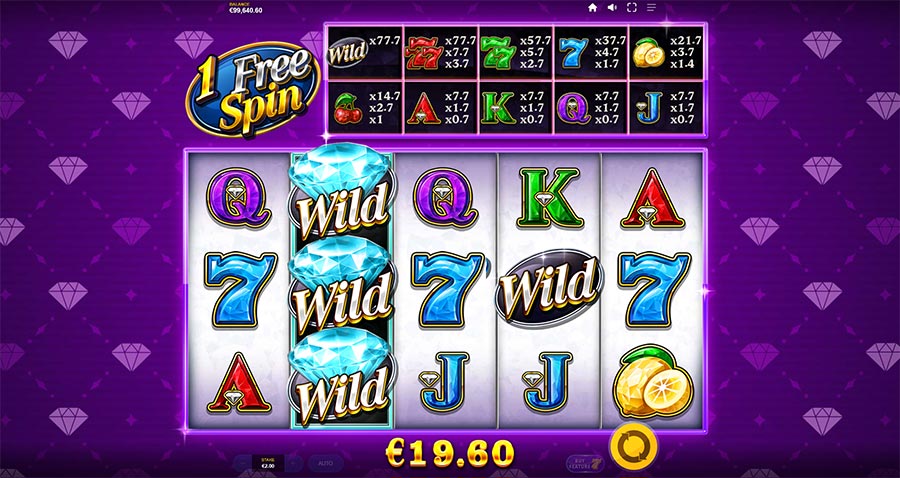Increase the stake amount
Screen dimensions: 900x478
292,464
